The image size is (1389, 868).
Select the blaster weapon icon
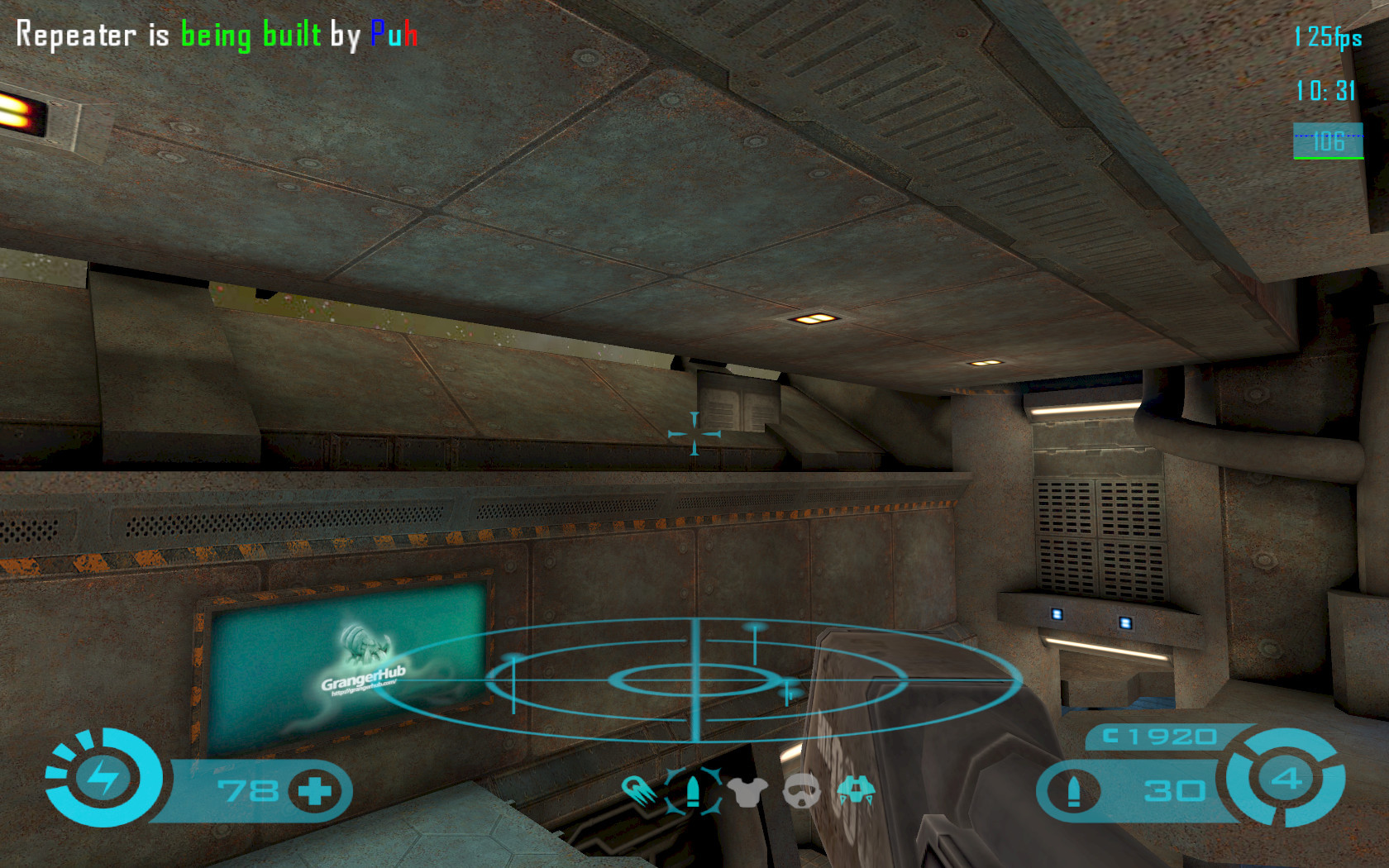639,792
